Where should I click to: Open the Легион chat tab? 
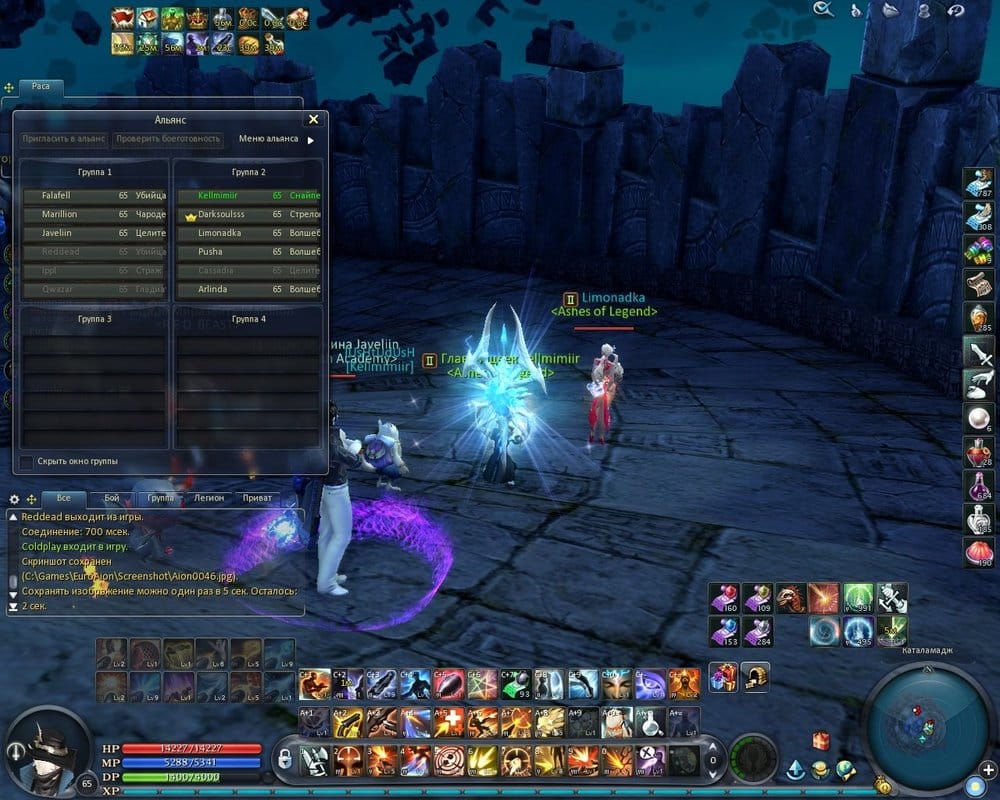(x=209, y=497)
